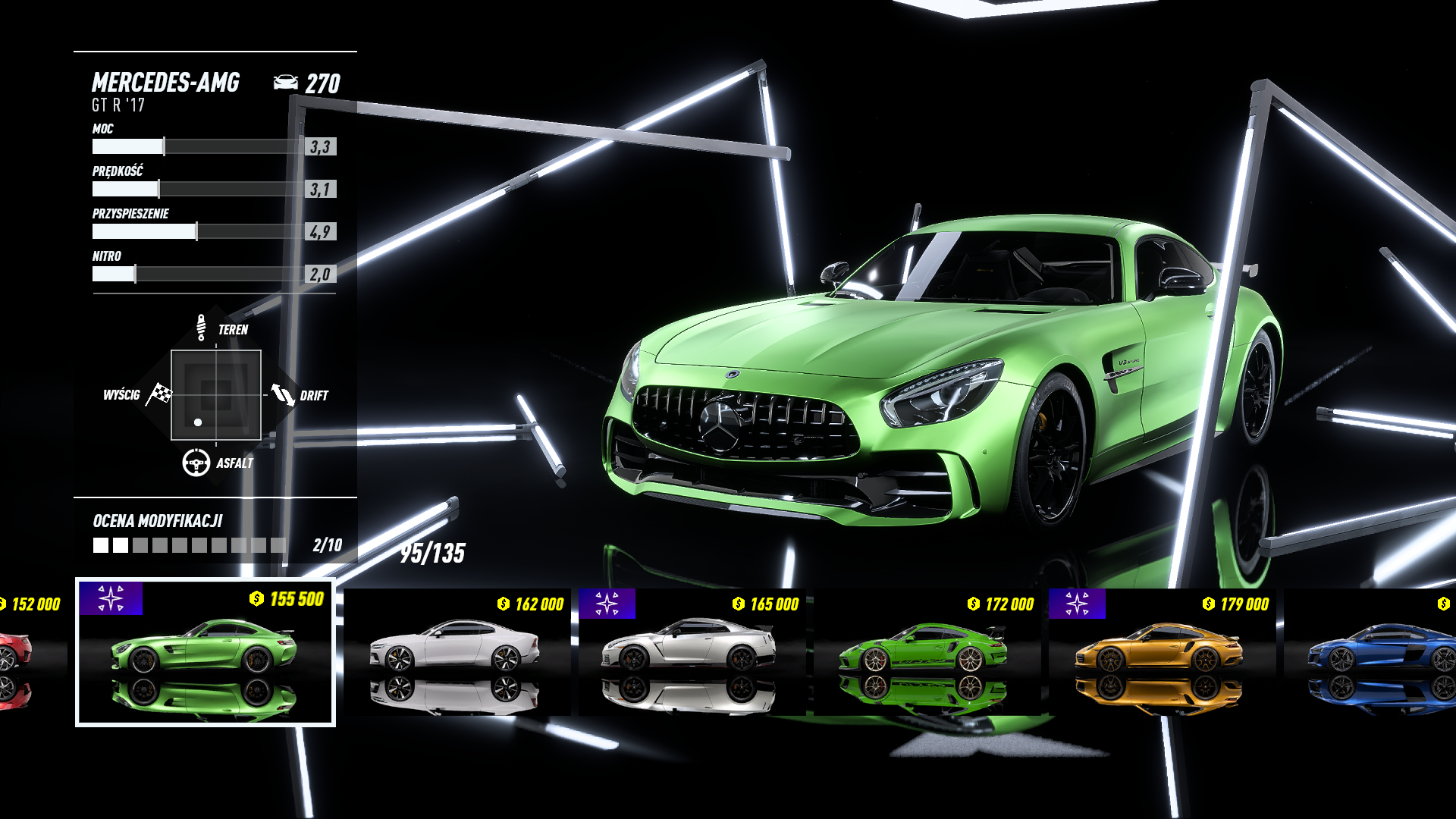Choose the gold Porsche priced 179 000
This screenshot has width=1456, height=819.
1162,652
